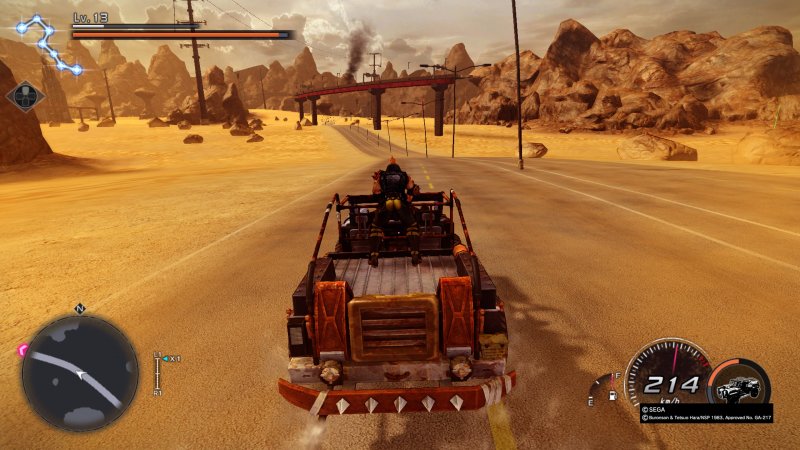Click the Big Dipper constellation icon

tap(47, 43)
